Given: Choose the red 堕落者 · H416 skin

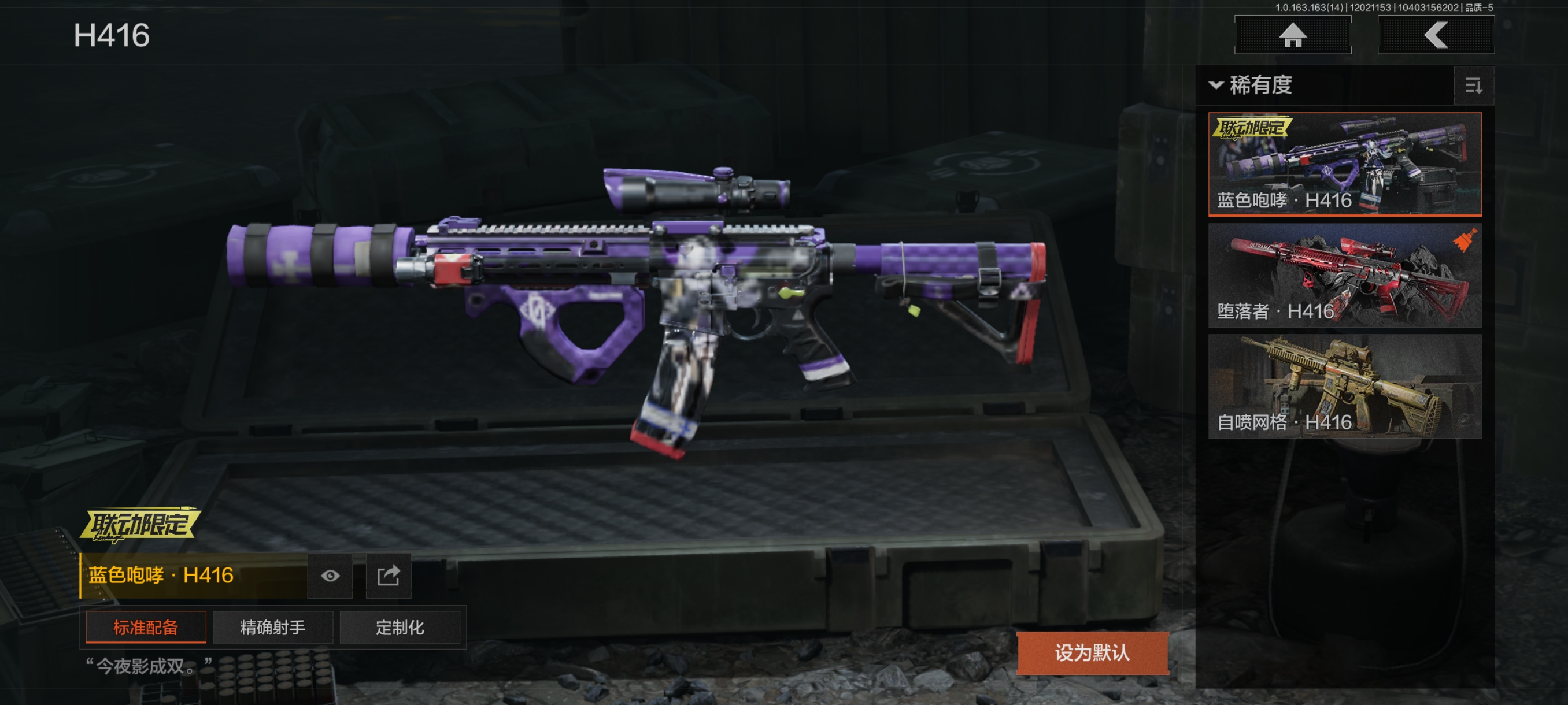Looking at the screenshot, I should pos(1344,275).
